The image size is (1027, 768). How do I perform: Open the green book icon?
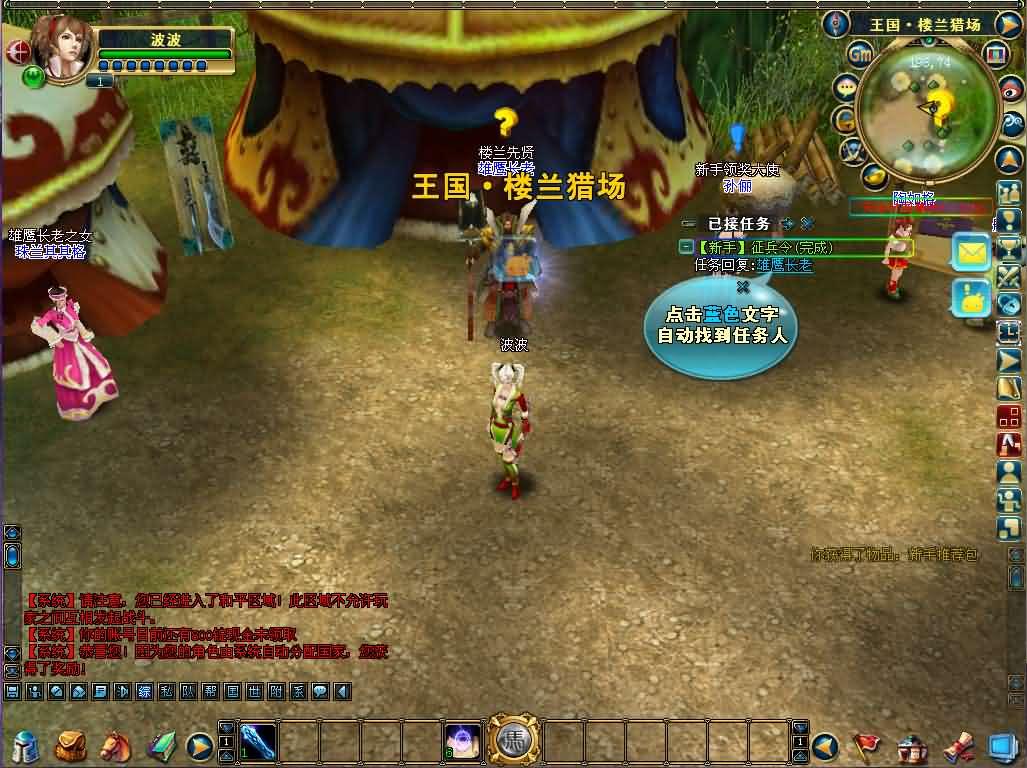tap(160, 746)
